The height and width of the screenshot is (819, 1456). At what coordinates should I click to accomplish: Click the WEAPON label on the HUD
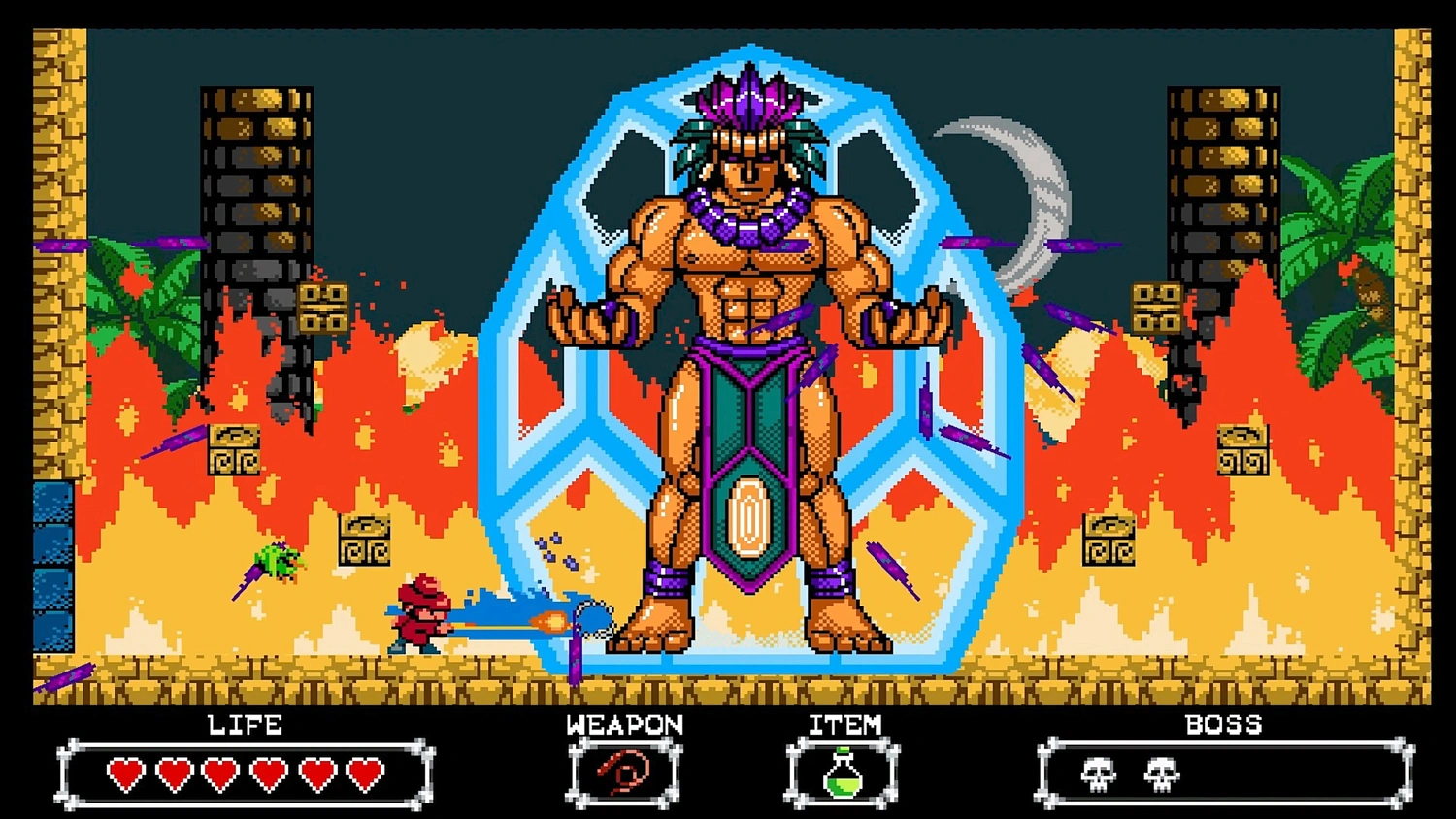coord(624,724)
